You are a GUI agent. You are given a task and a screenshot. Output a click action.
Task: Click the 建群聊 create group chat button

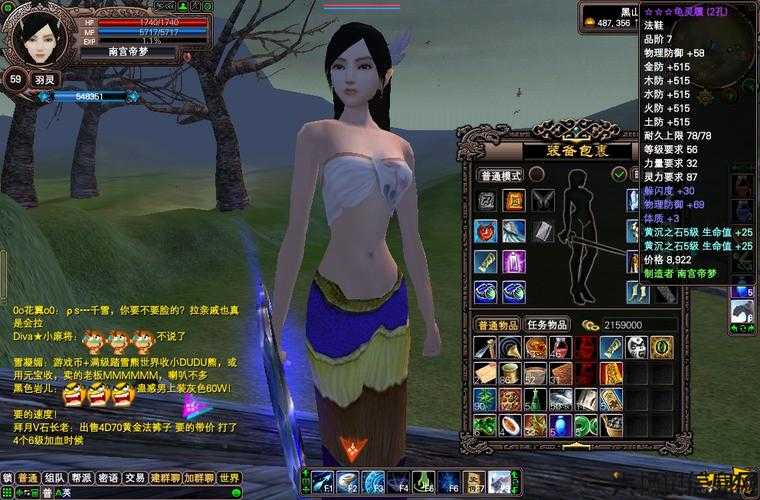(164, 478)
